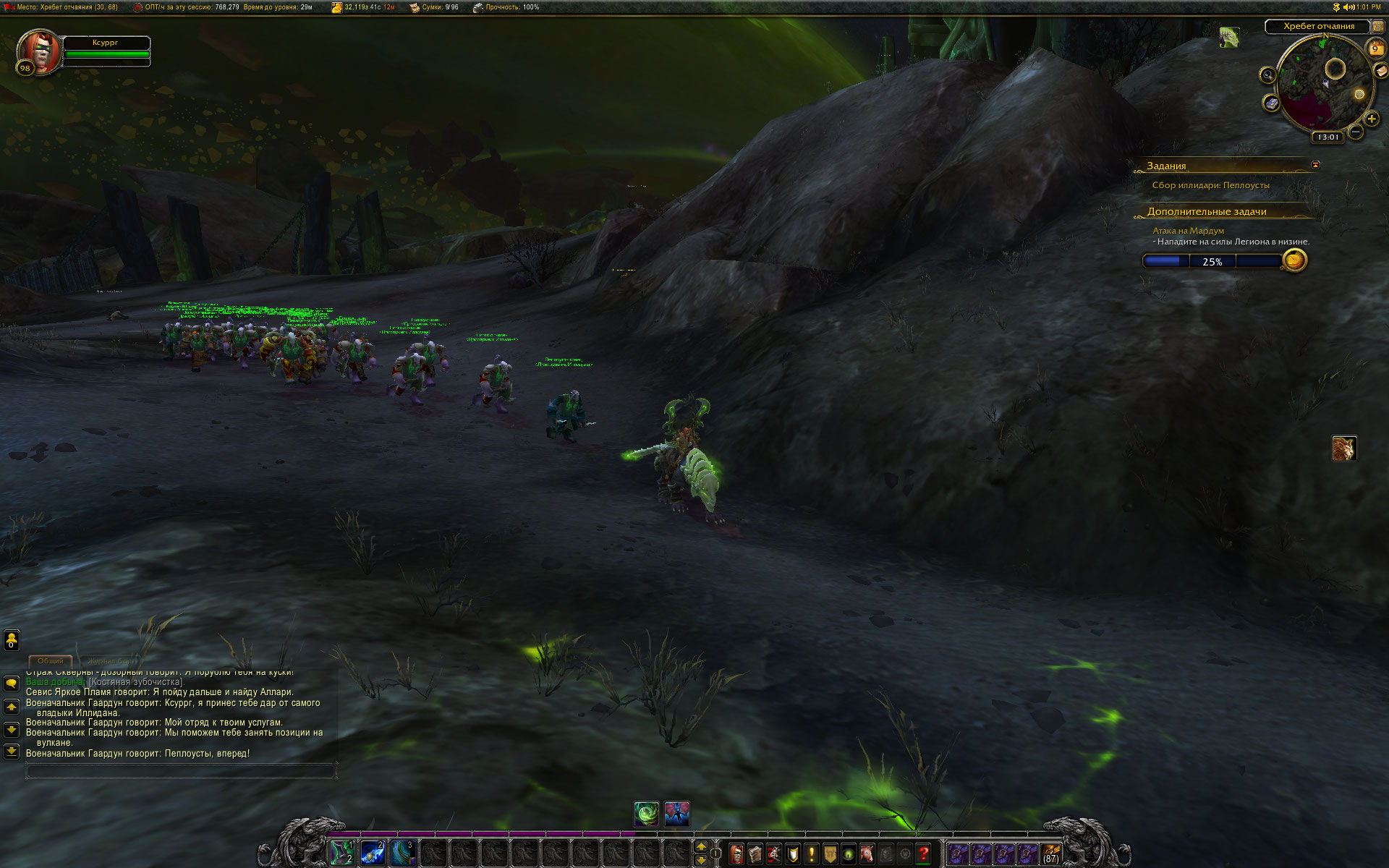Click the chat input field
This screenshot has width=1389, height=868.
[180, 772]
